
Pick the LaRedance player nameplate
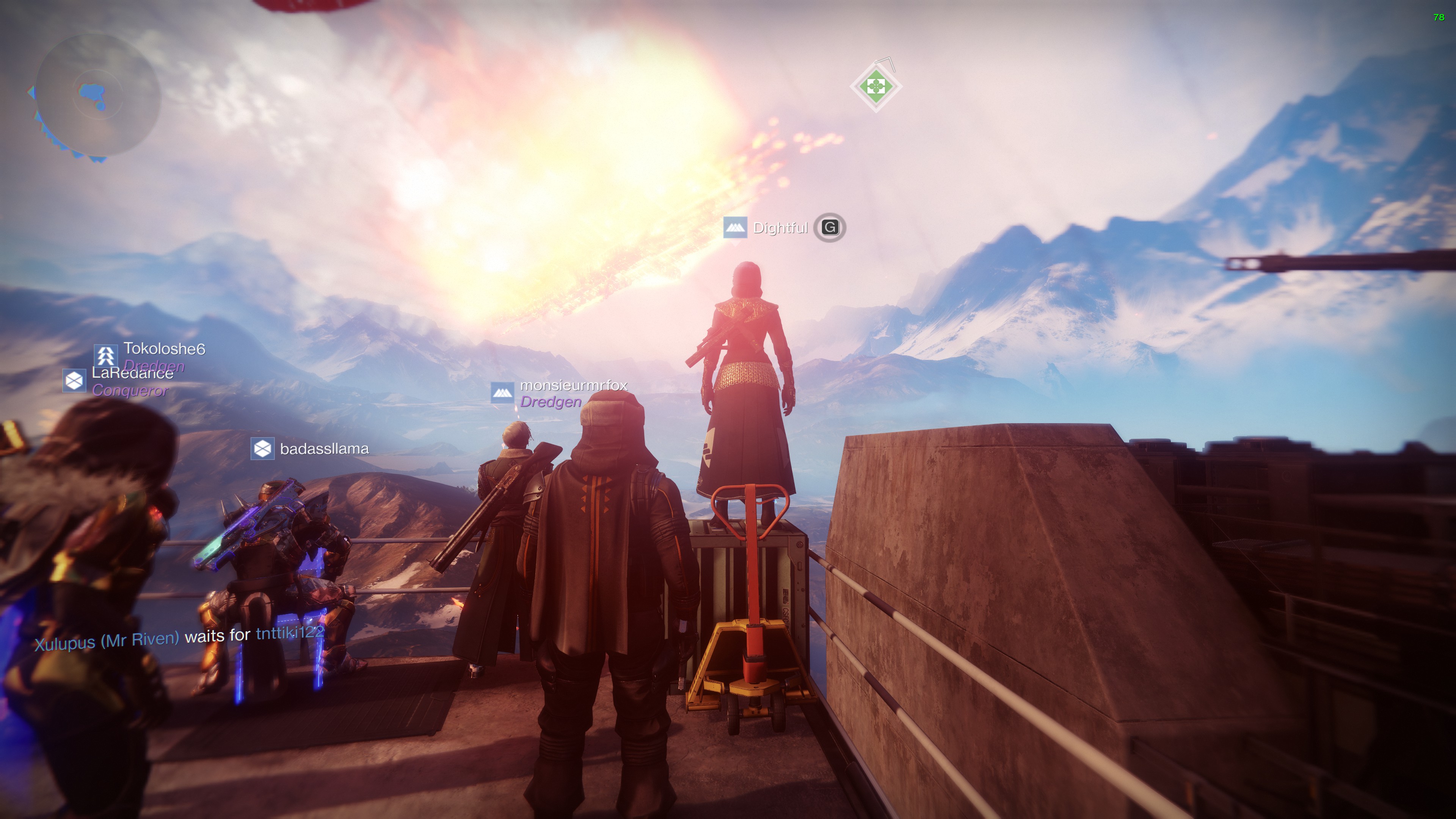coord(132,373)
